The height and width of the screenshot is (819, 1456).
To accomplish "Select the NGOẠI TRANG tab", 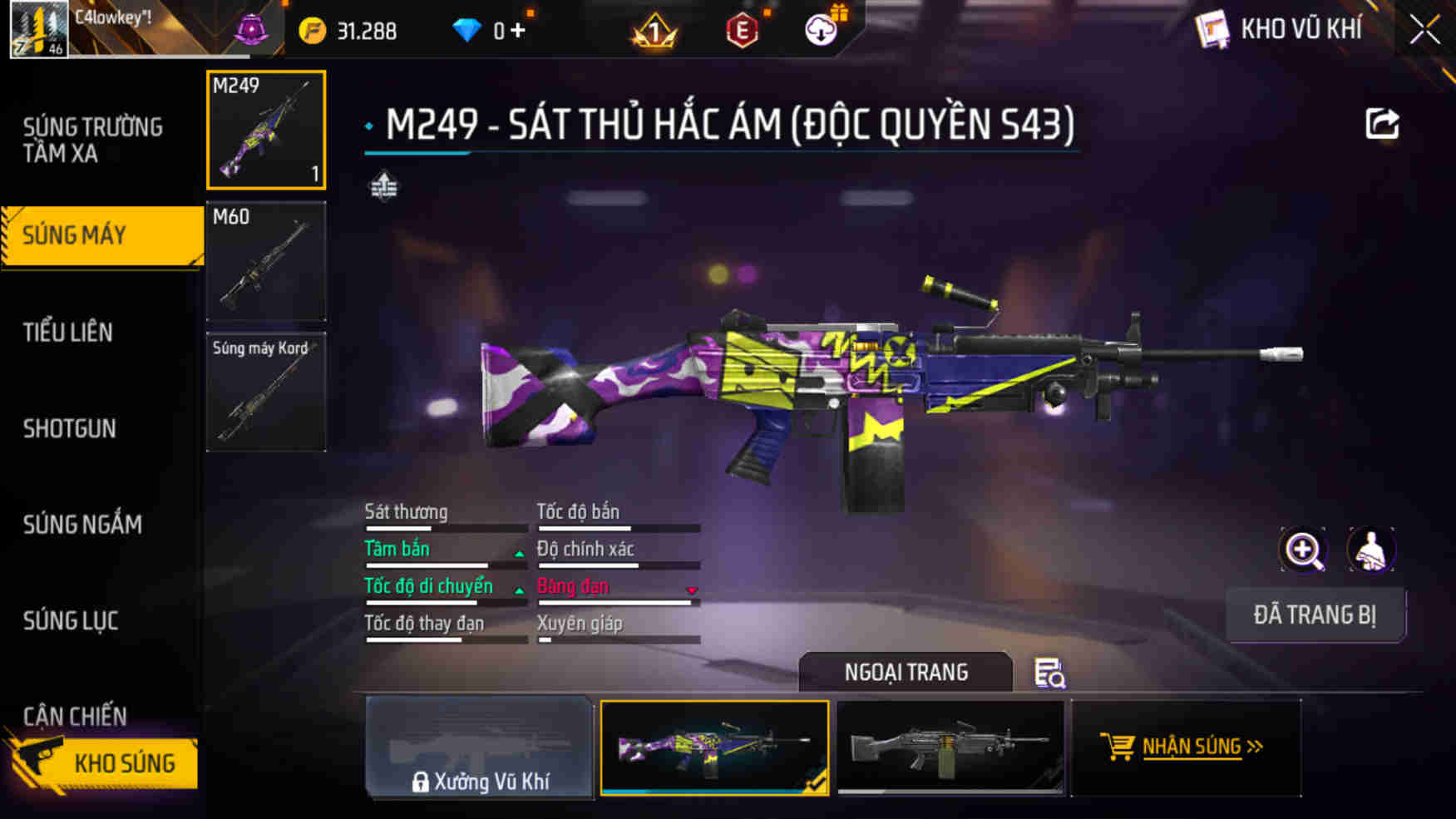I will coord(906,672).
